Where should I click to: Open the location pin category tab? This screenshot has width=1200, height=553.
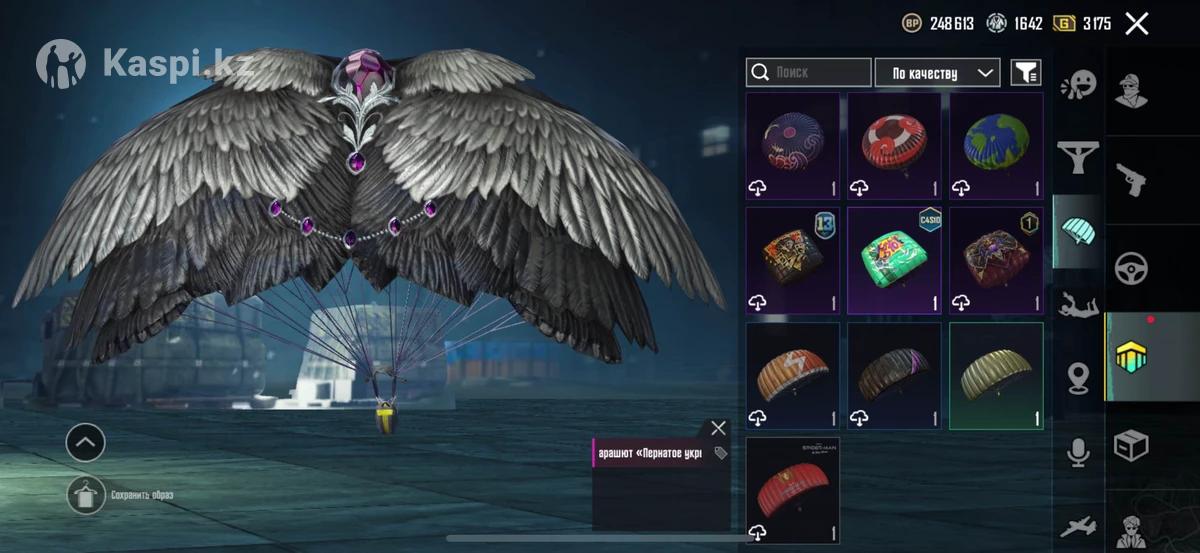coord(1078,378)
